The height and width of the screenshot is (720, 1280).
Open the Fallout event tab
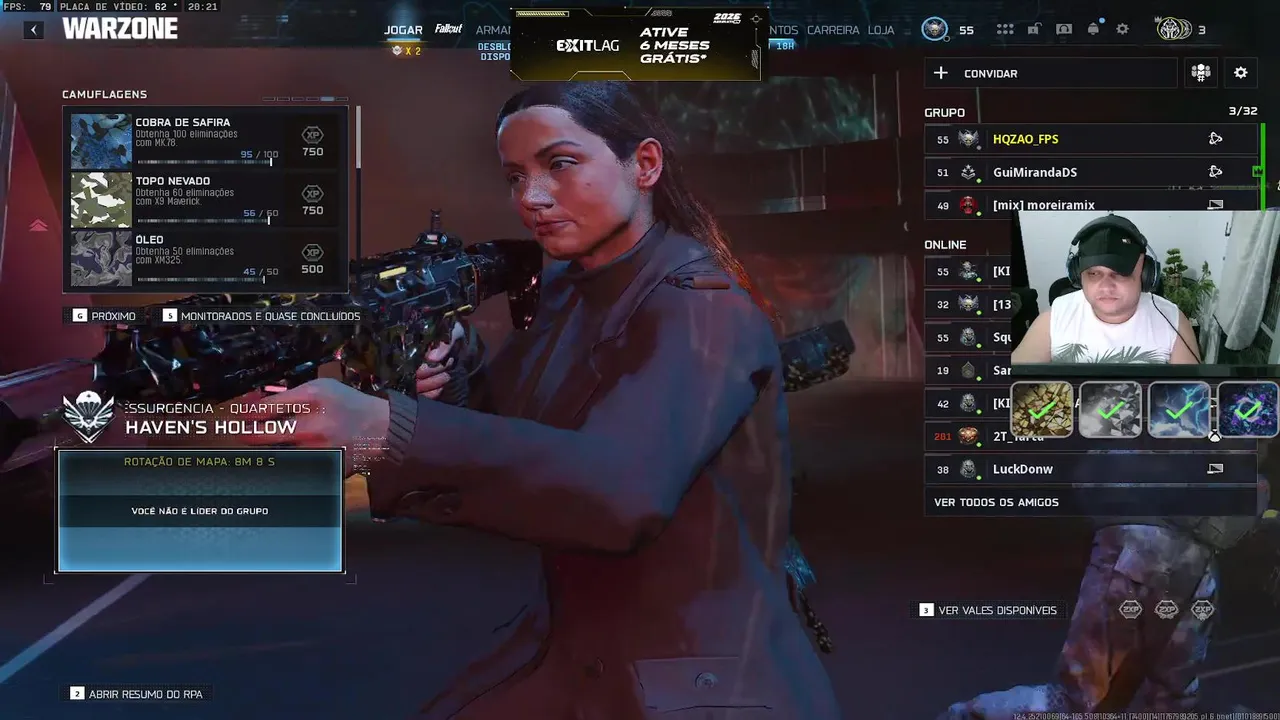449,29
